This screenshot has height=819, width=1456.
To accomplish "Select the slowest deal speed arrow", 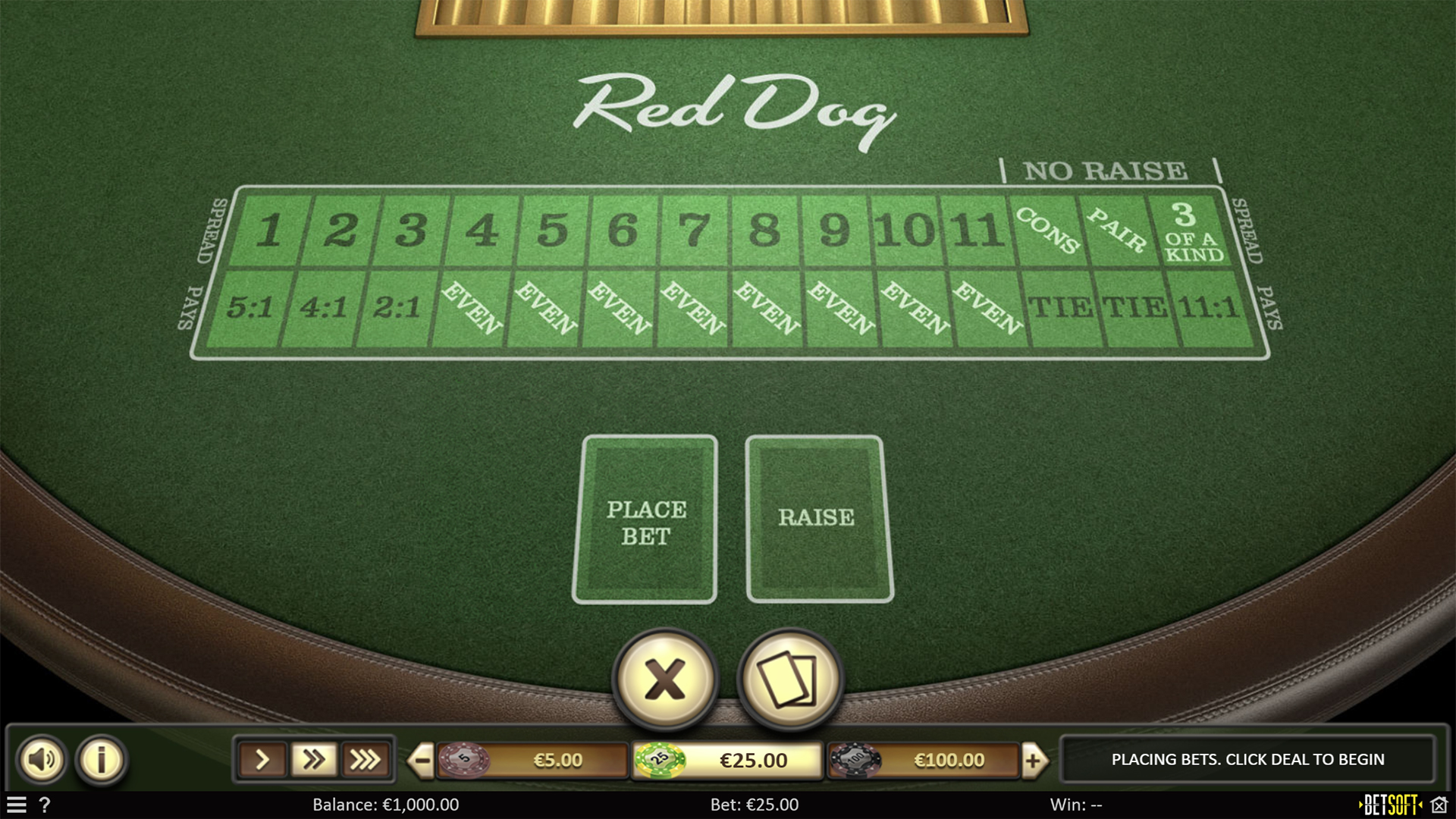I will (262, 758).
